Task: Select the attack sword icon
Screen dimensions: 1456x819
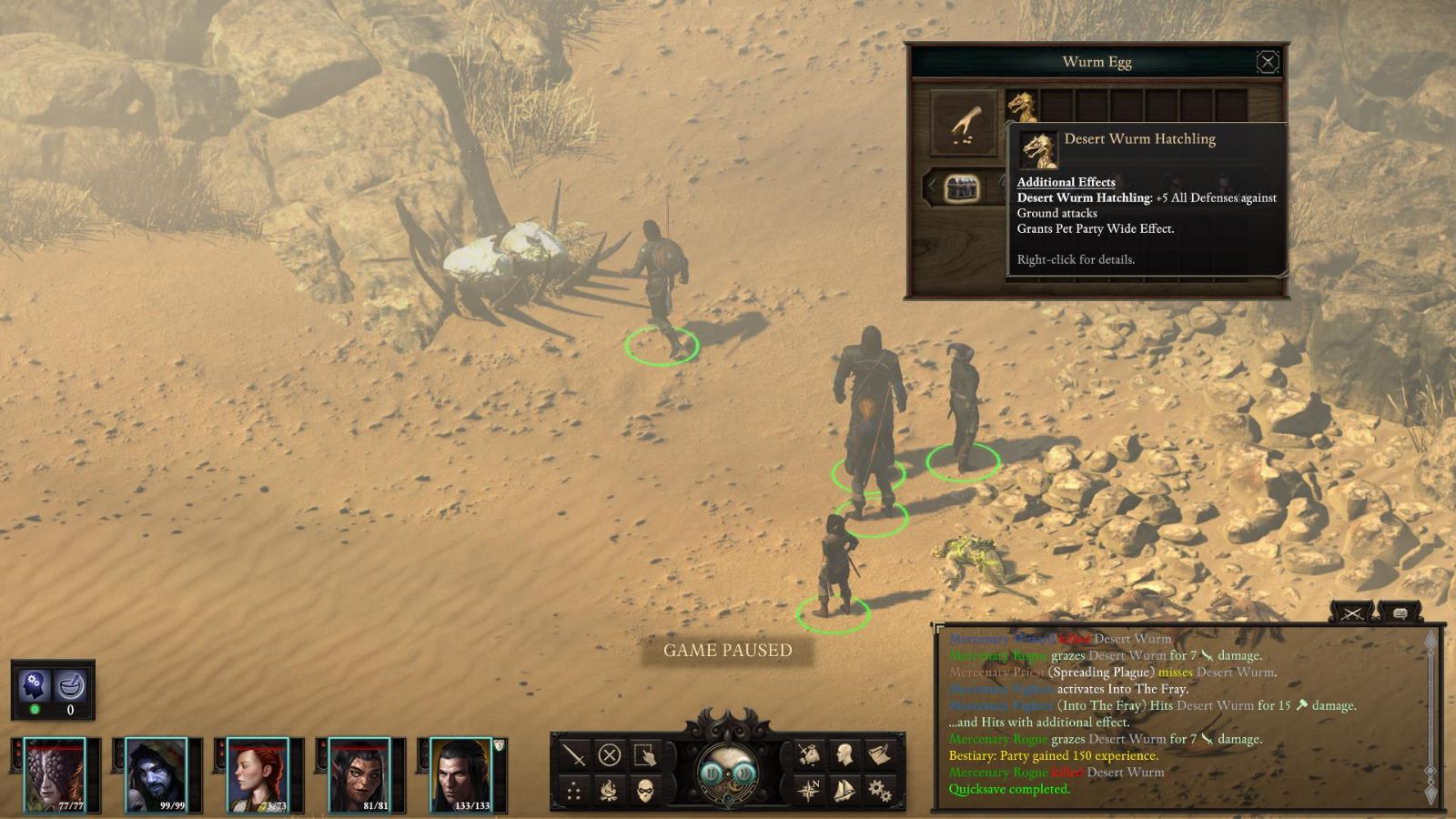Action: point(573,755)
